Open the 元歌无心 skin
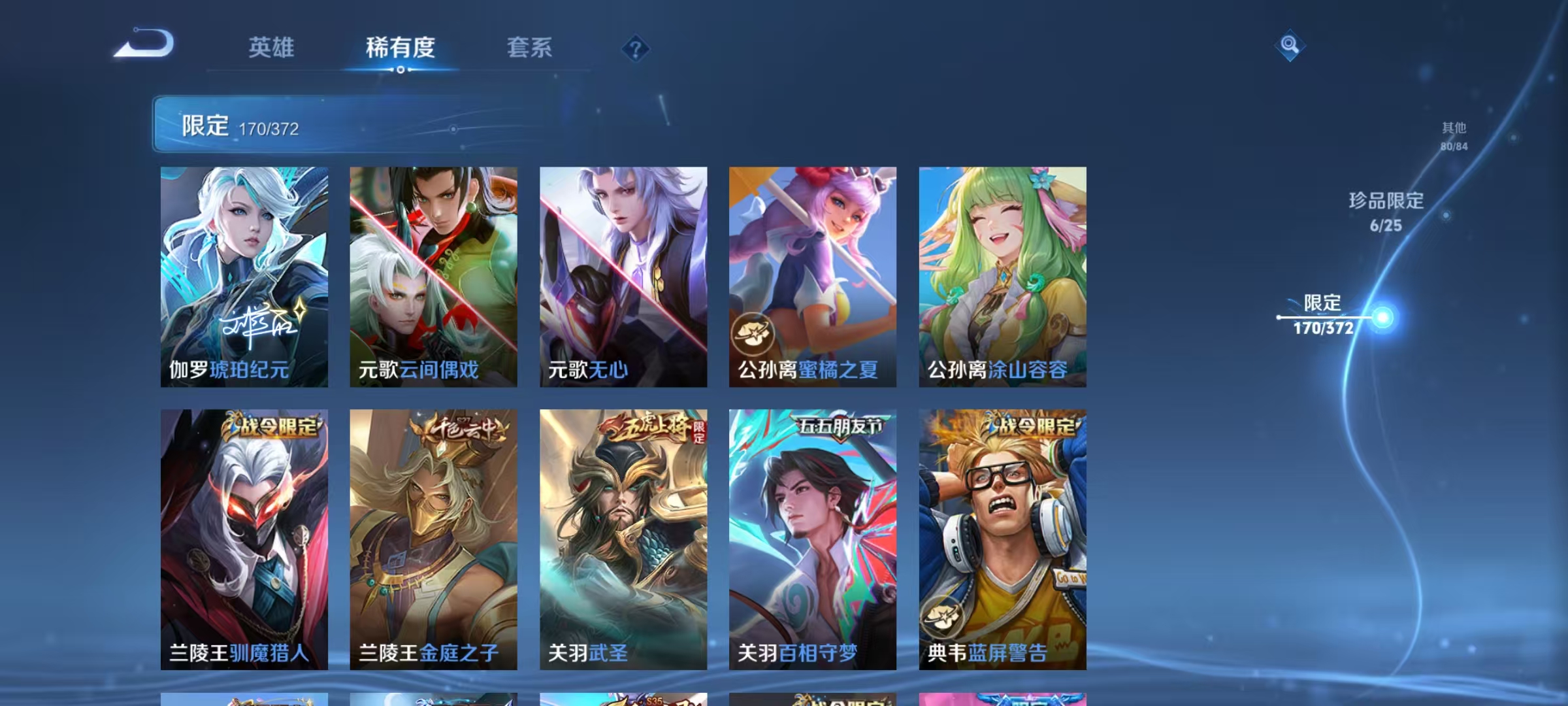Screen dimensions: 1568x706 click(622, 275)
